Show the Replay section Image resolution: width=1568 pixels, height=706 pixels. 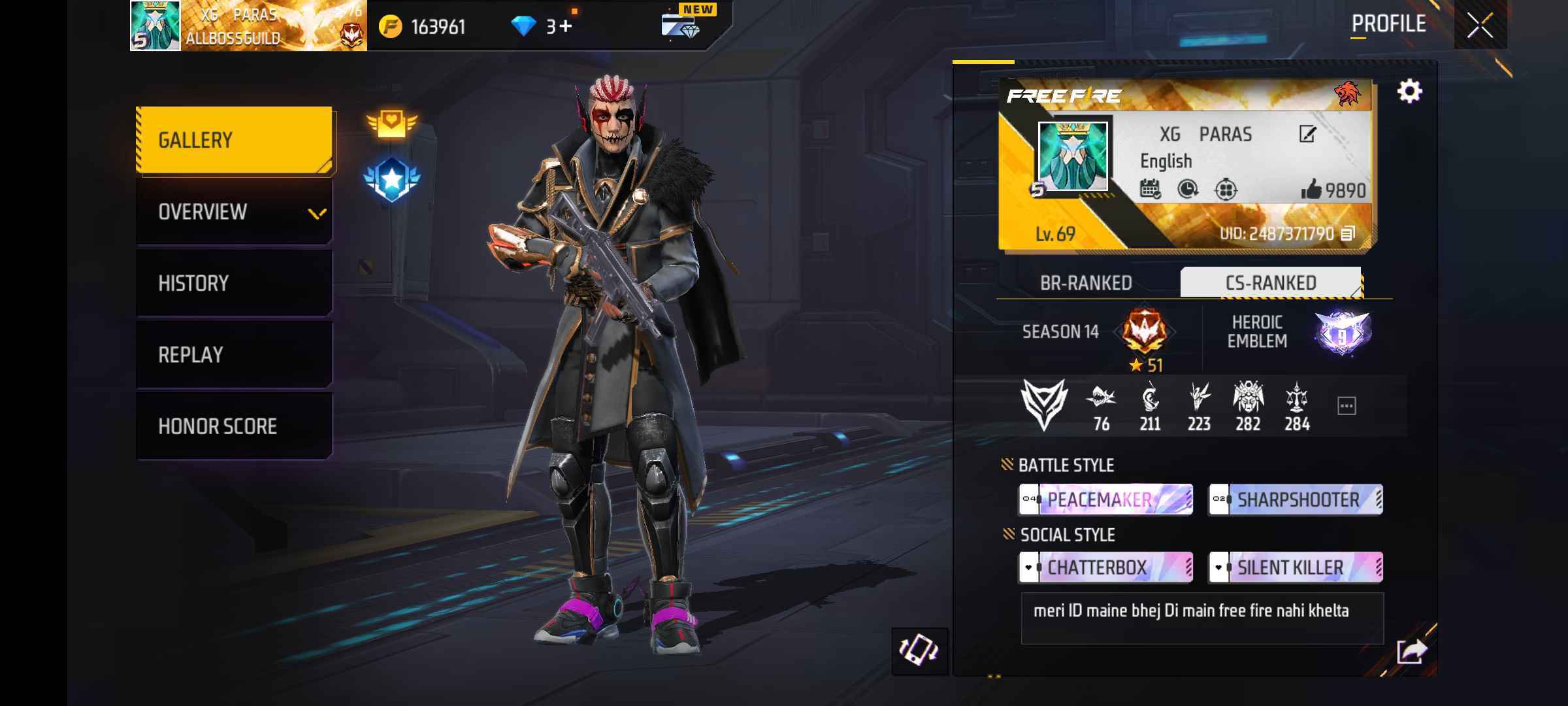click(234, 355)
